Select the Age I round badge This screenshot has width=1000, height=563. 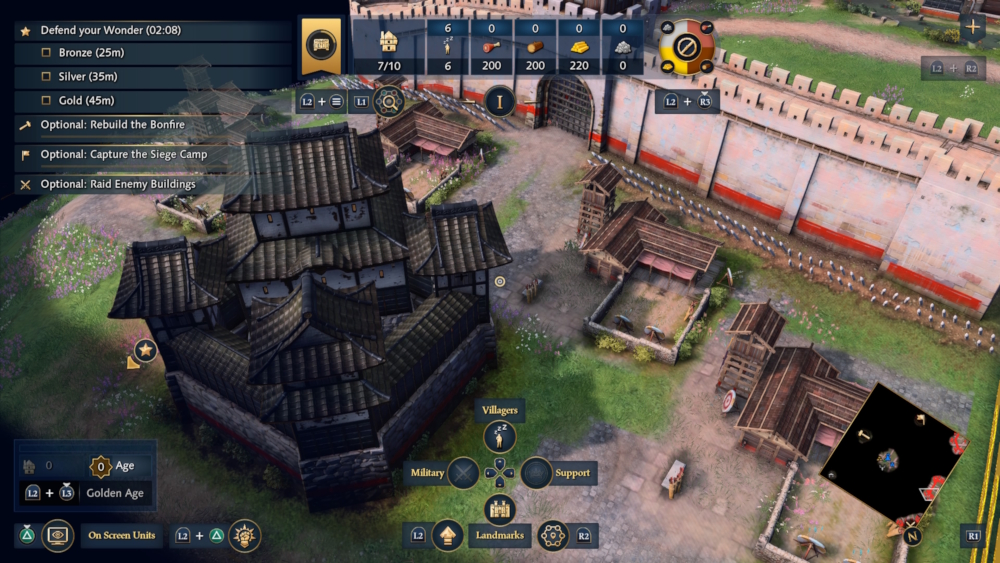499,100
